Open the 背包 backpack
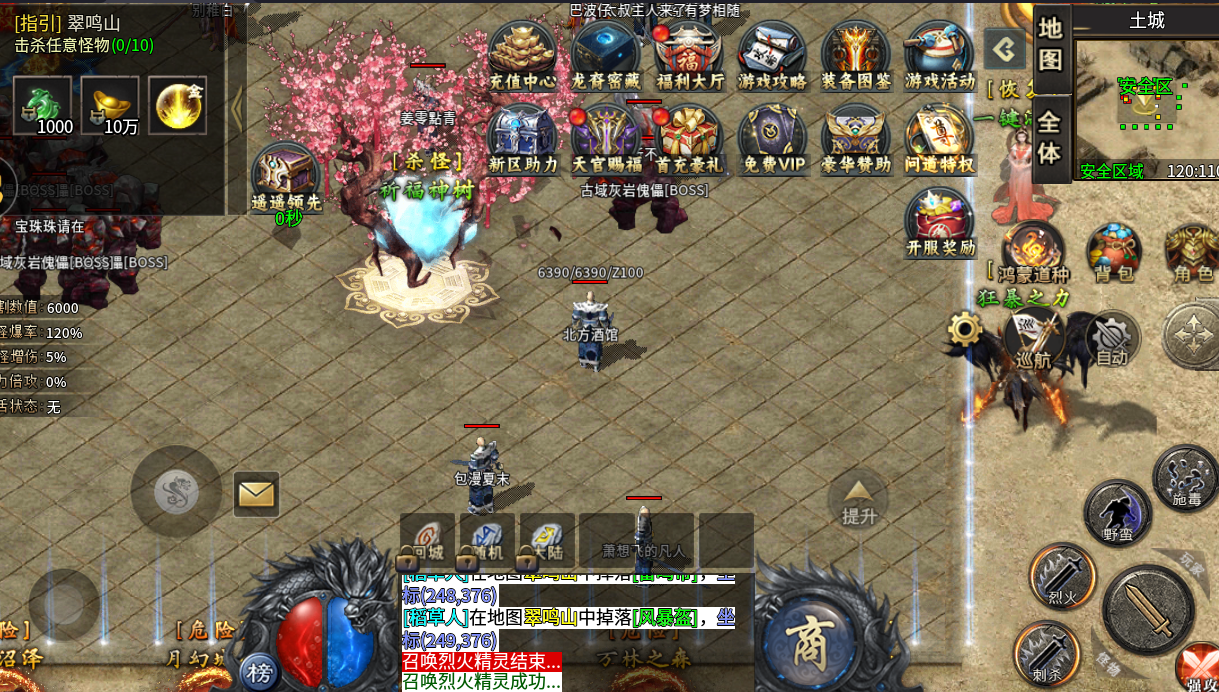 (1114, 252)
